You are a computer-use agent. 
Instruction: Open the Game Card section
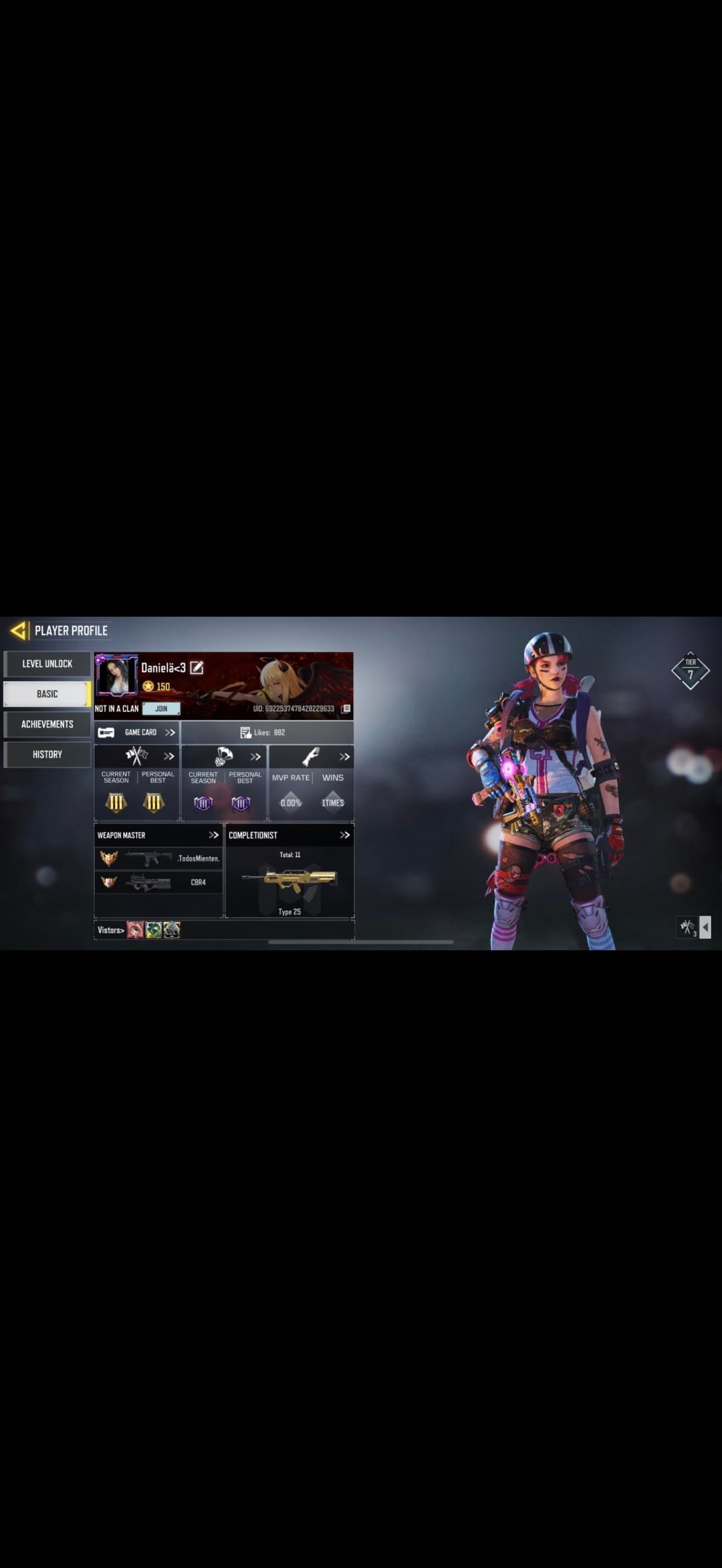point(137,733)
